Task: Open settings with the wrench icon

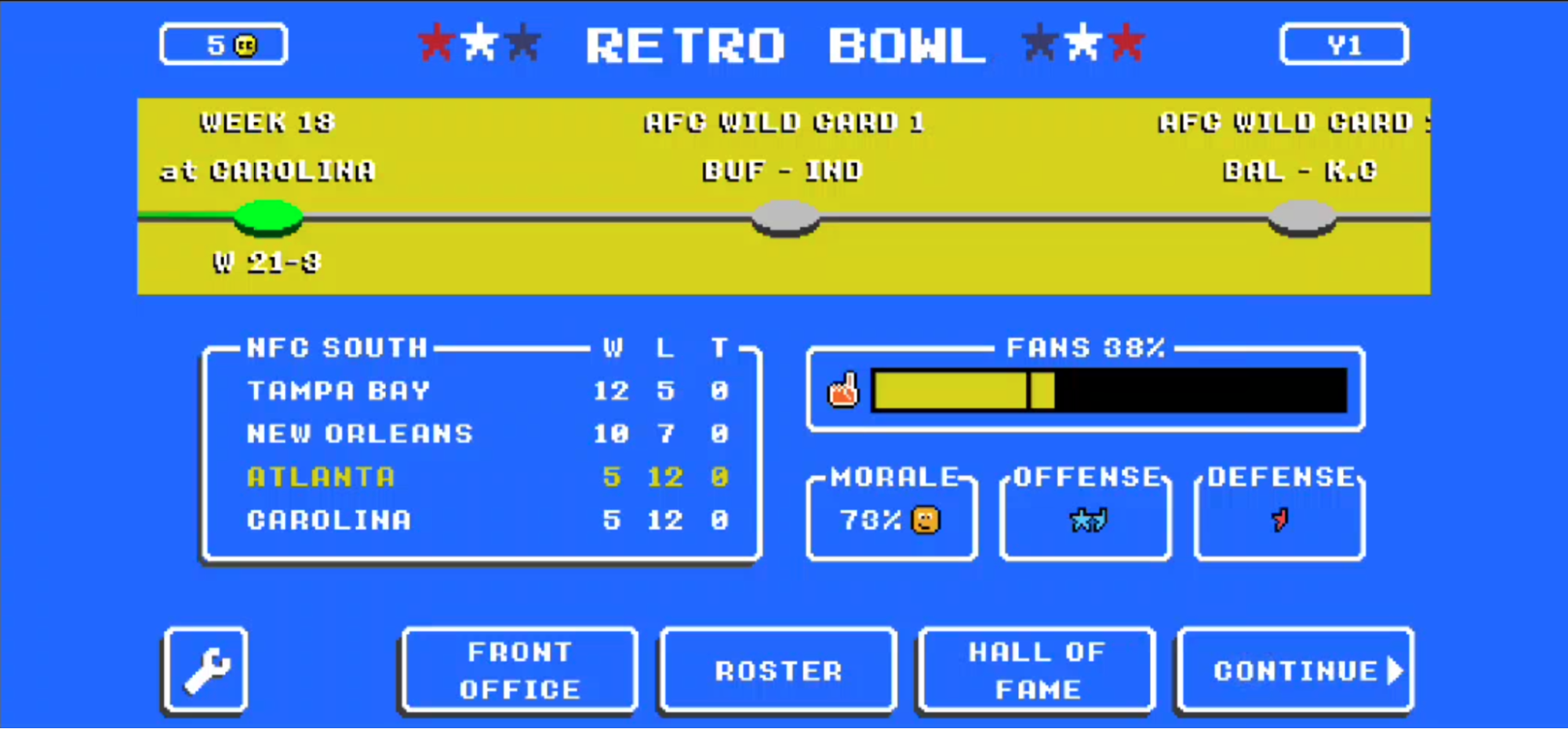Action: (206, 671)
